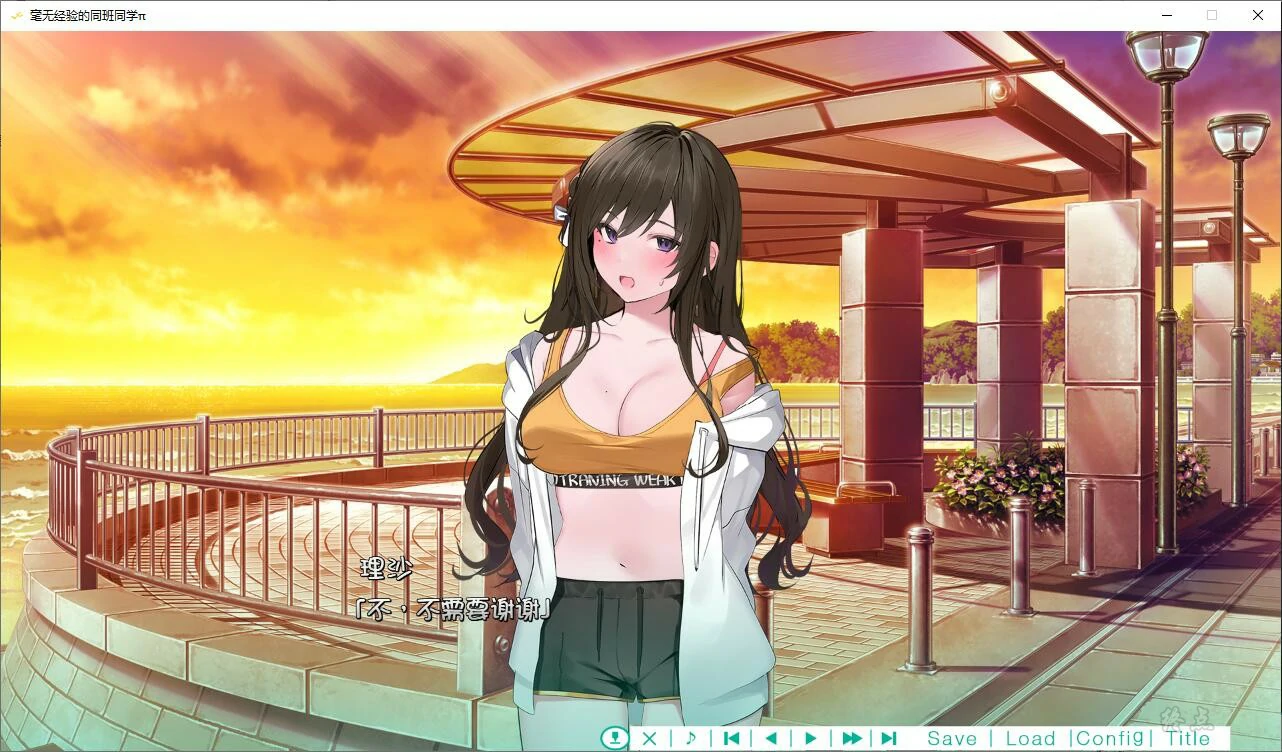
Task: Open the Config settings
Action: pyautogui.click(x=1110, y=737)
